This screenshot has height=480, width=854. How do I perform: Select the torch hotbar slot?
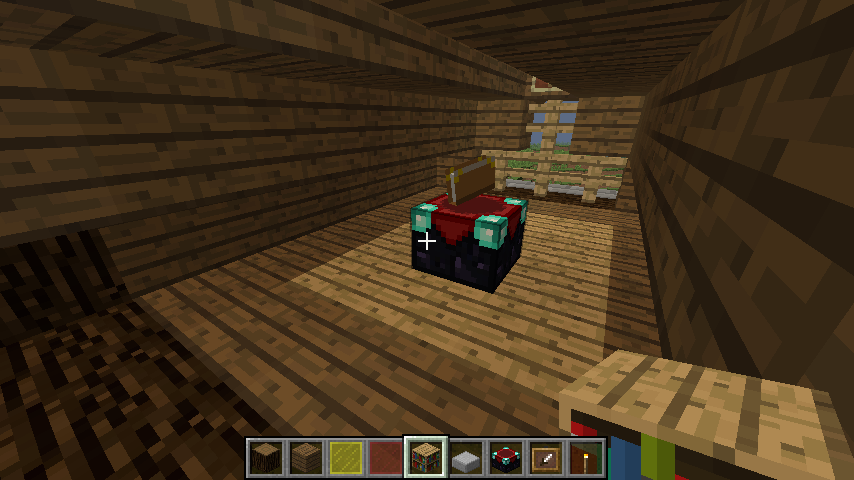tap(586, 458)
